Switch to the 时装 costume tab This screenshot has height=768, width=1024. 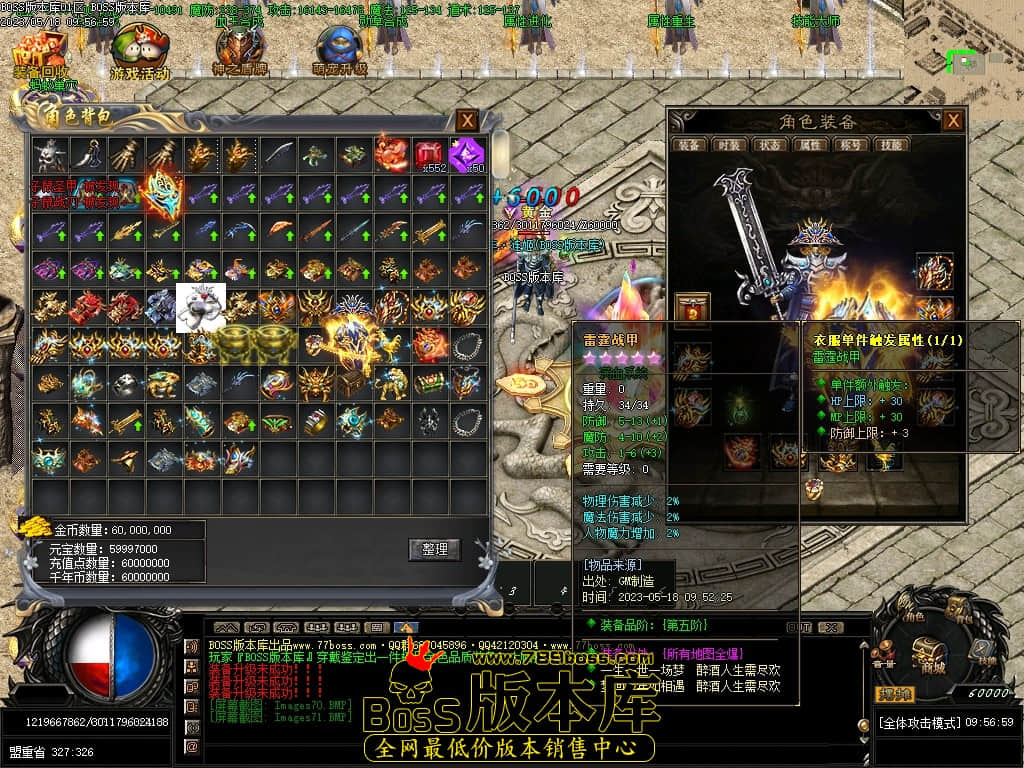[728, 145]
